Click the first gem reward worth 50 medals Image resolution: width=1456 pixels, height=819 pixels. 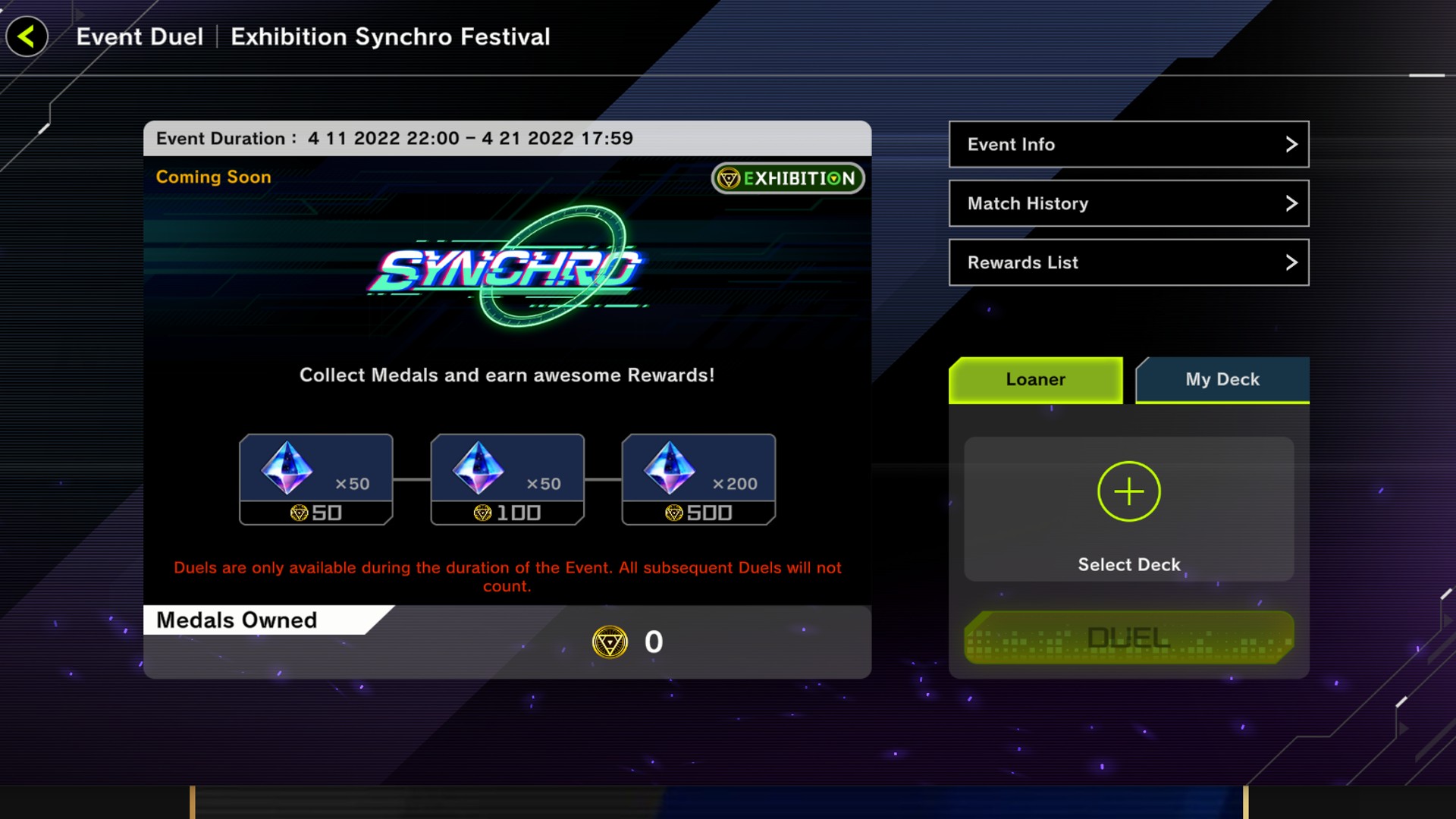coord(315,478)
